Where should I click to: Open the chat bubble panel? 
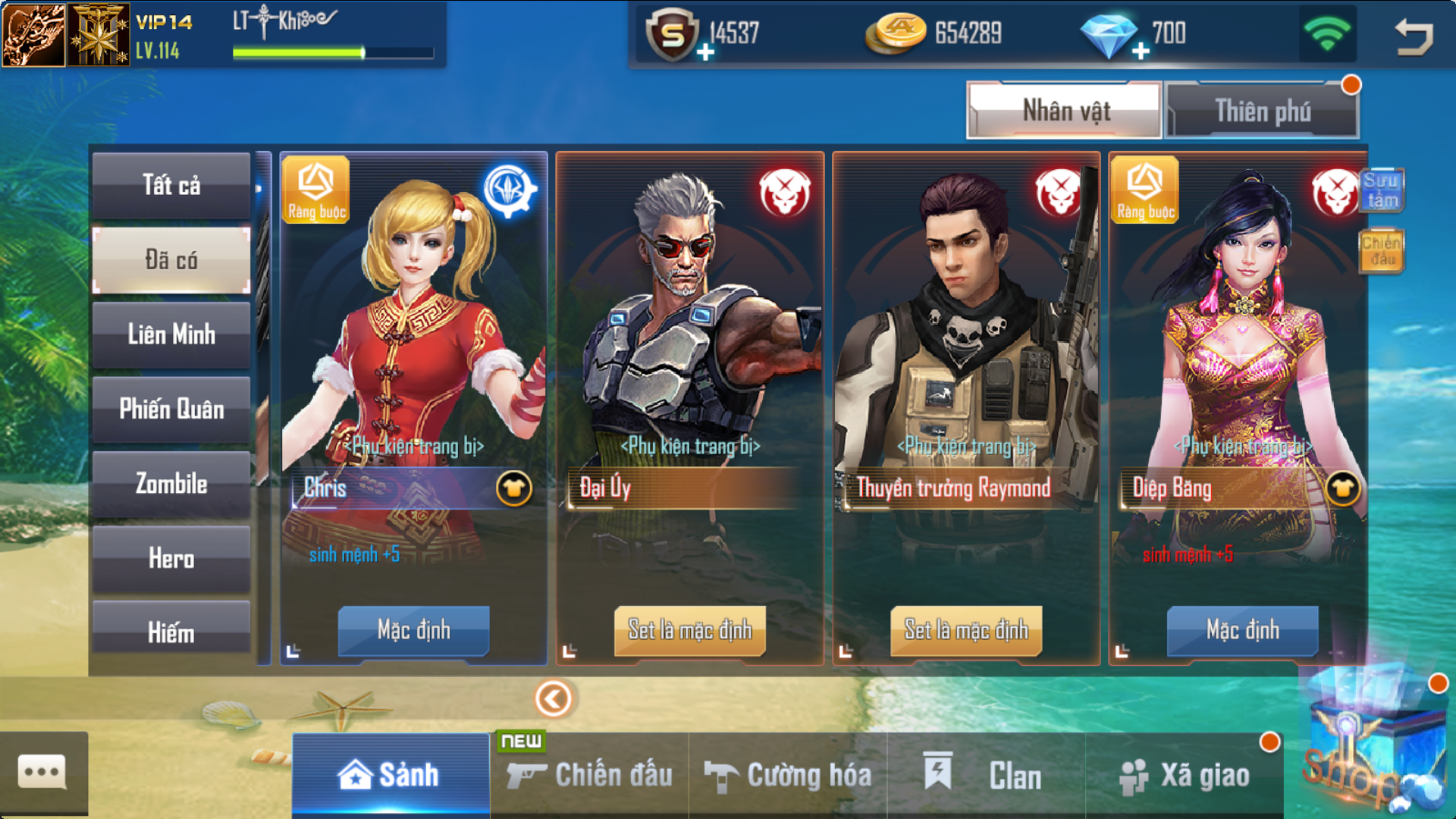pyautogui.click(x=42, y=773)
